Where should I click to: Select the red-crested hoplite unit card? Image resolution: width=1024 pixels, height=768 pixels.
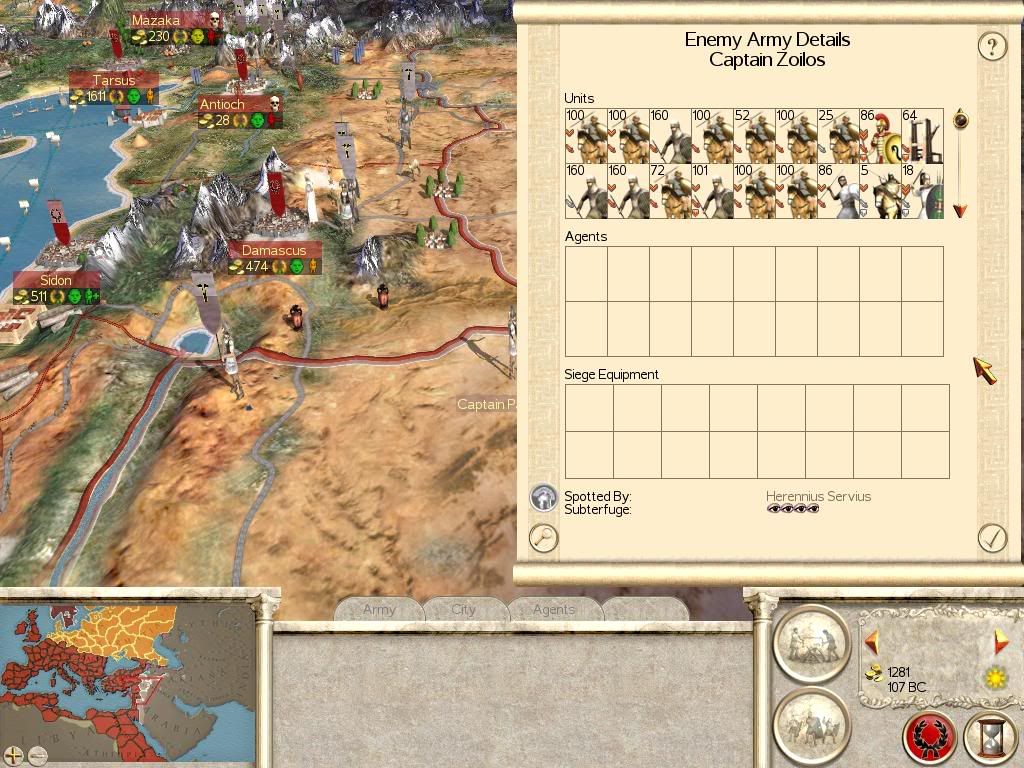[x=881, y=137]
